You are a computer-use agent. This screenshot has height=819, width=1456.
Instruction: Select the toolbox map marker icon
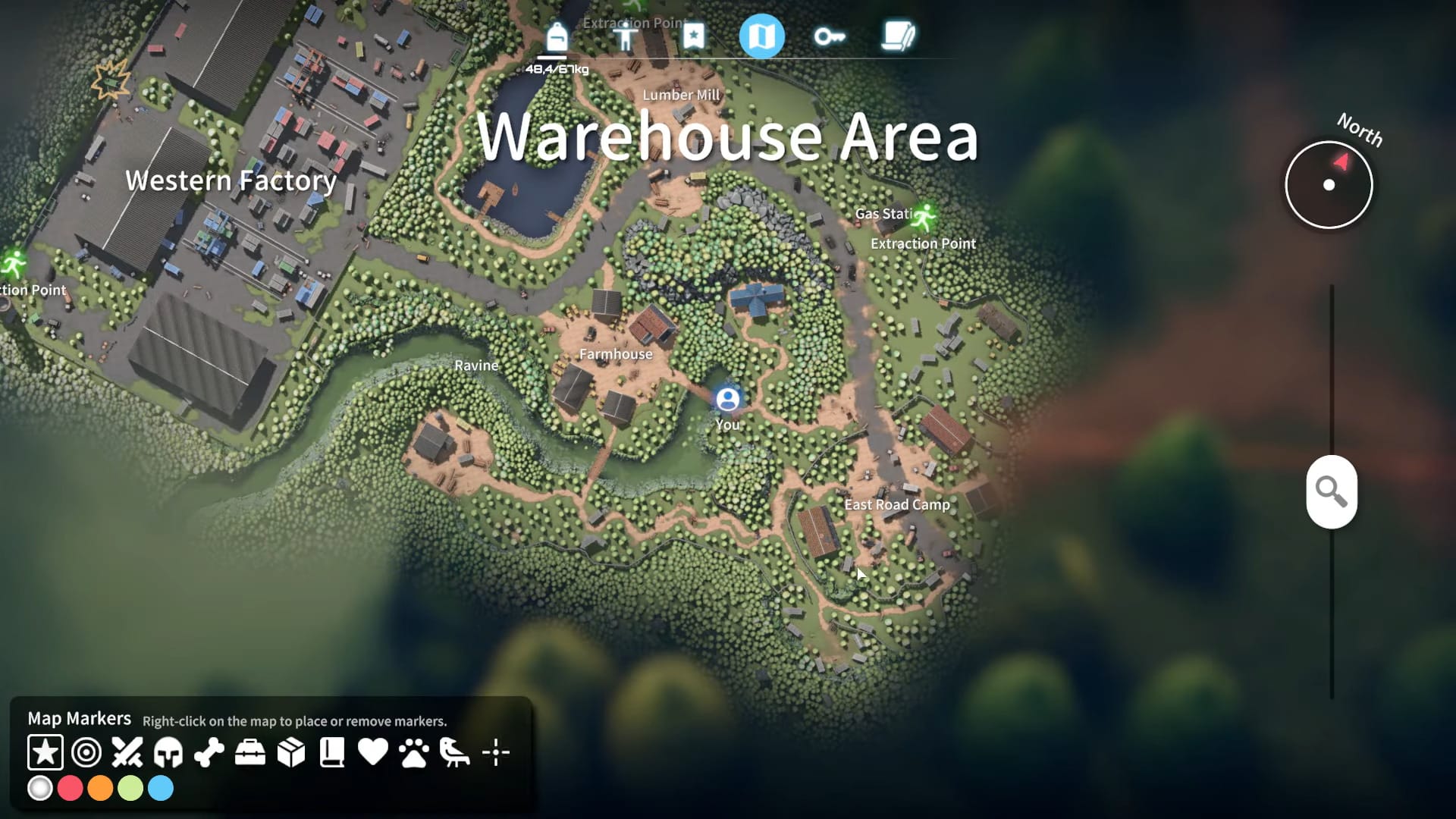pos(250,752)
